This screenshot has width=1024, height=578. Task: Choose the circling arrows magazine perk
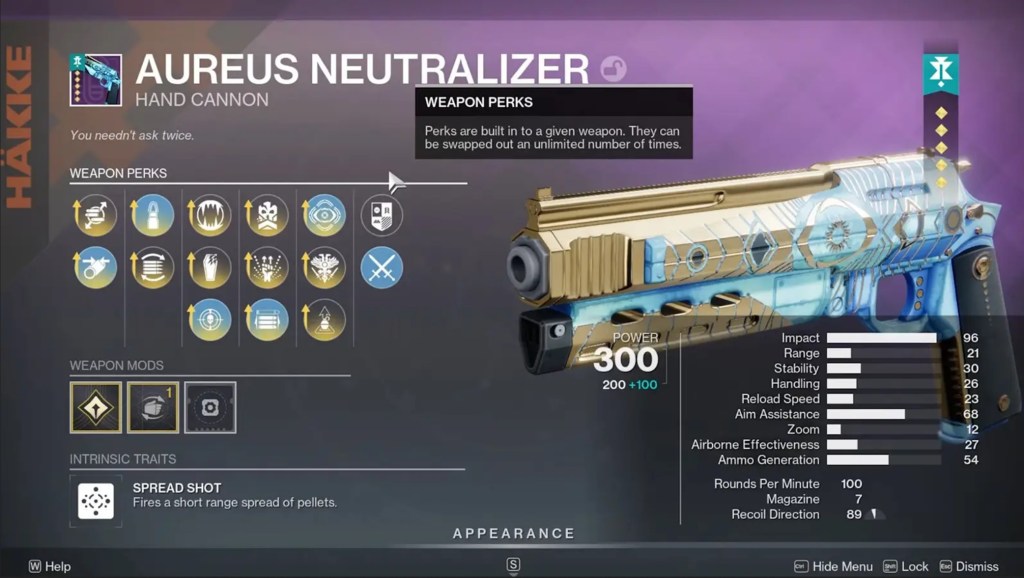(x=153, y=268)
